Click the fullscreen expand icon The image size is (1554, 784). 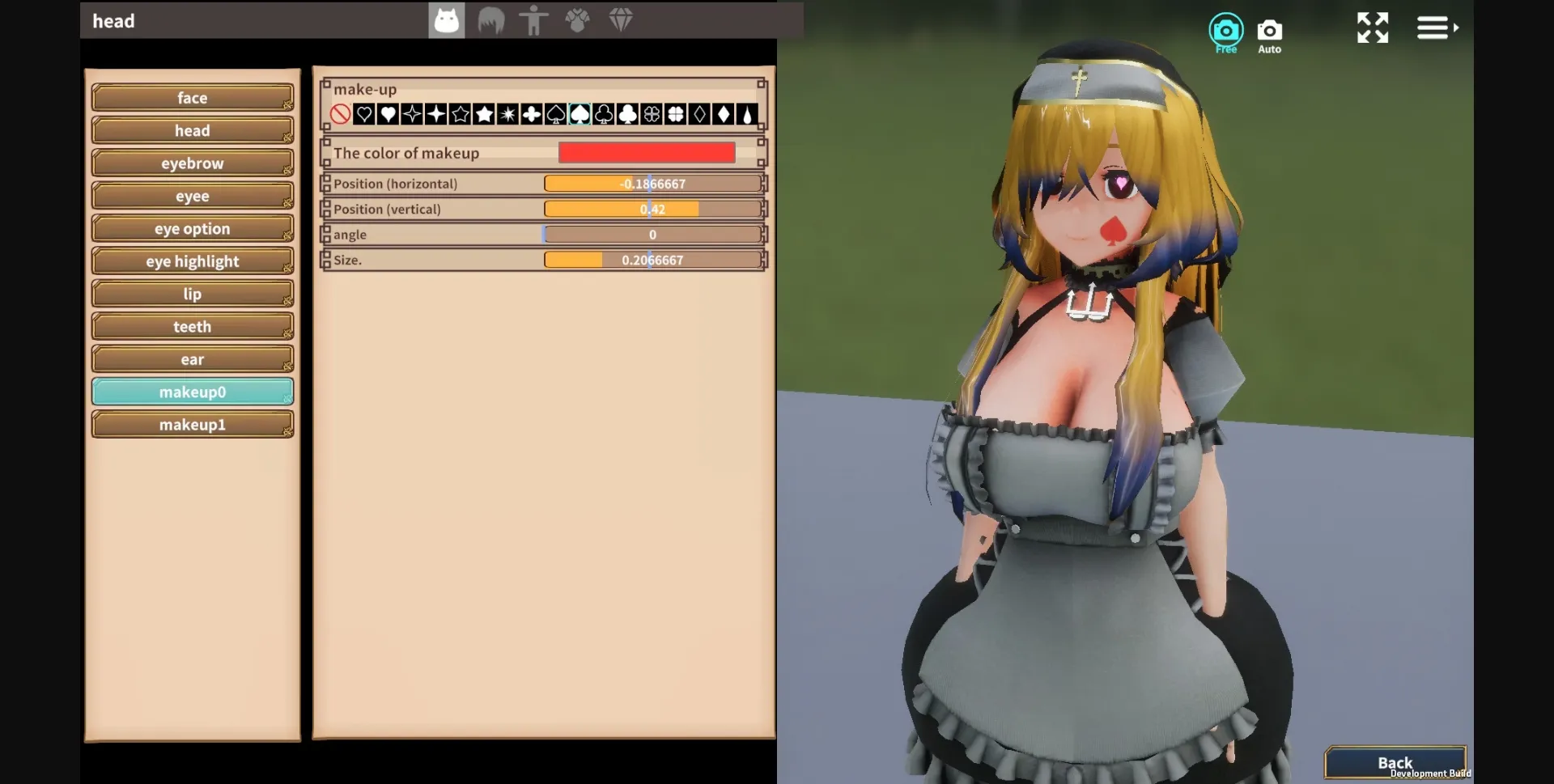pyautogui.click(x=1373, y=27)
